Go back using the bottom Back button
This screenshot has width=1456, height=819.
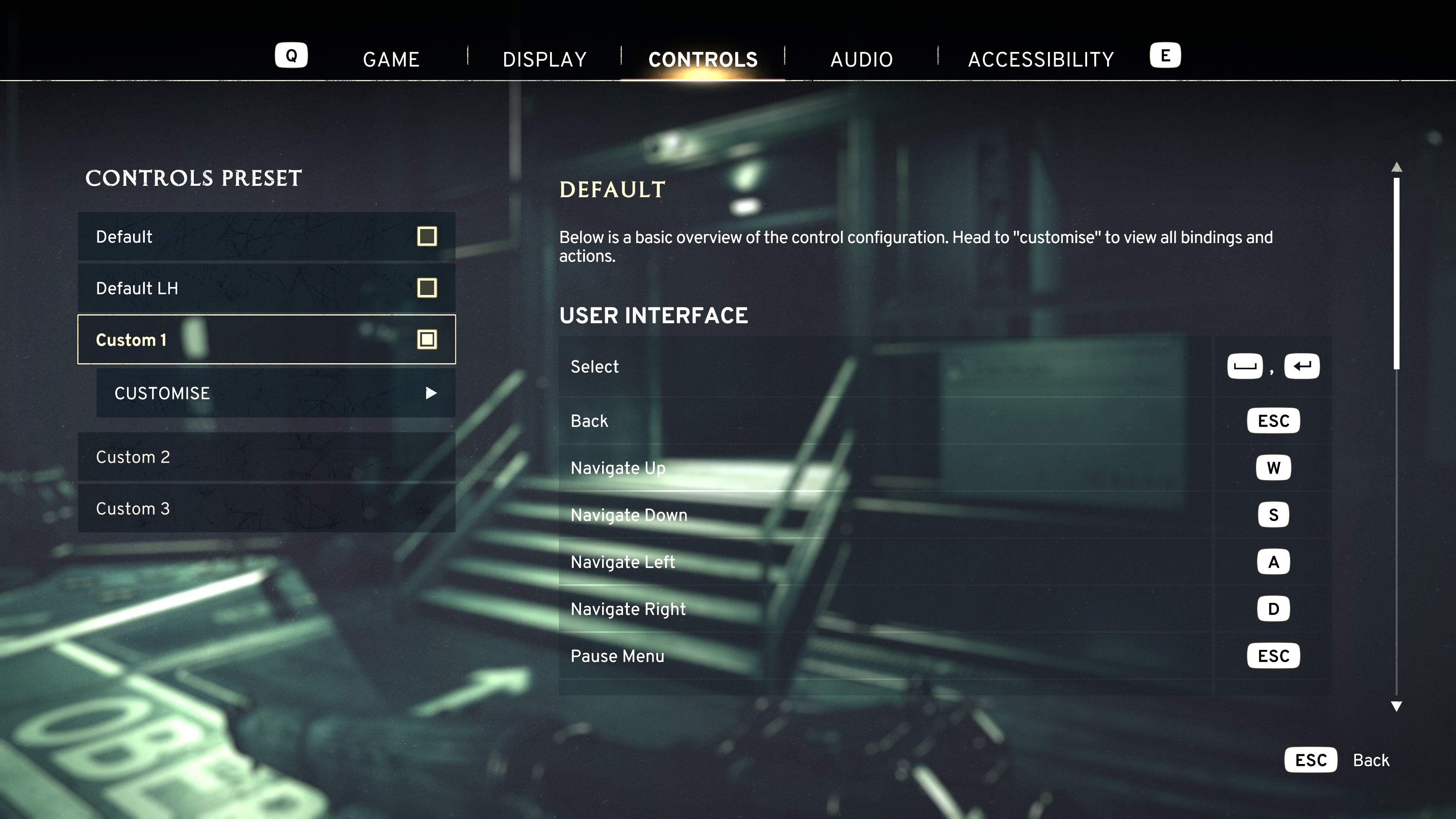tap(1337, 760)
